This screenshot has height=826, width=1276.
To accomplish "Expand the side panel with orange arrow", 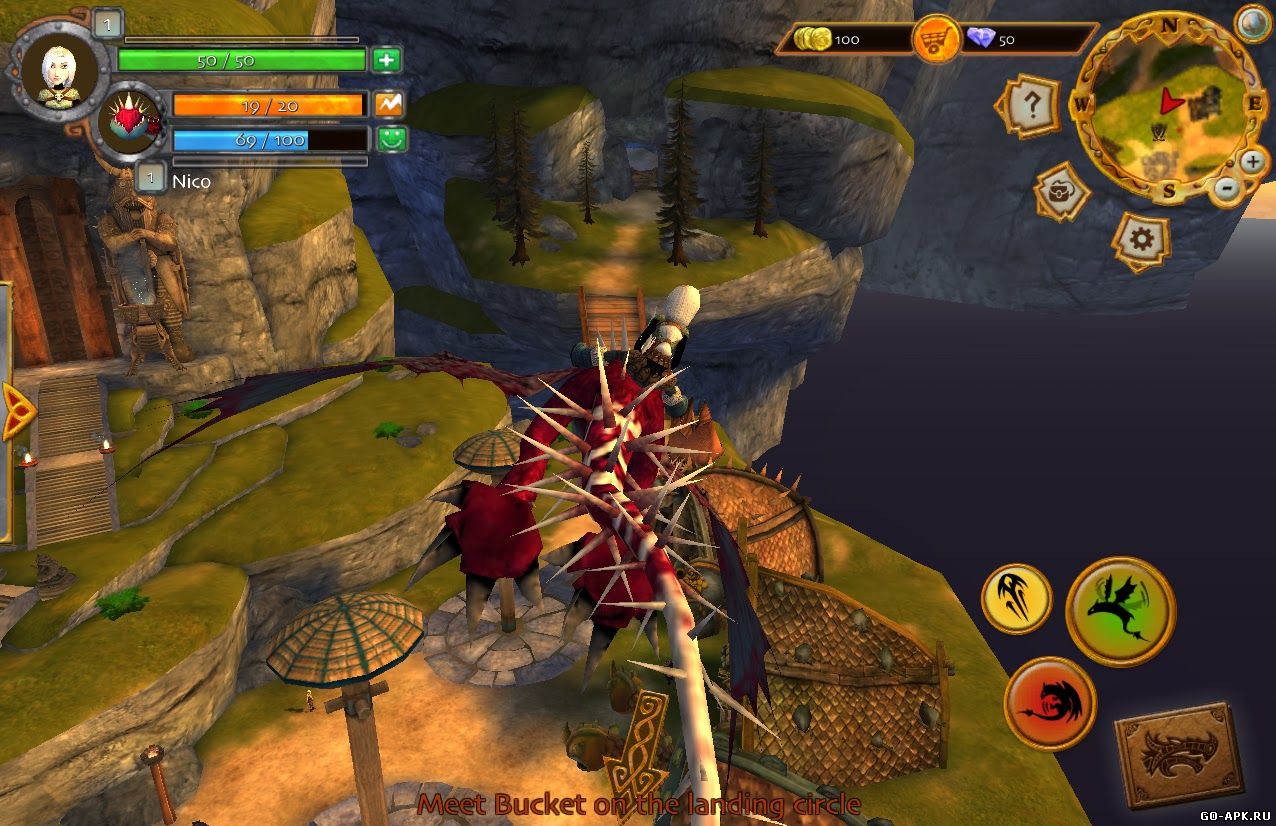I will [x=16, y=410].
